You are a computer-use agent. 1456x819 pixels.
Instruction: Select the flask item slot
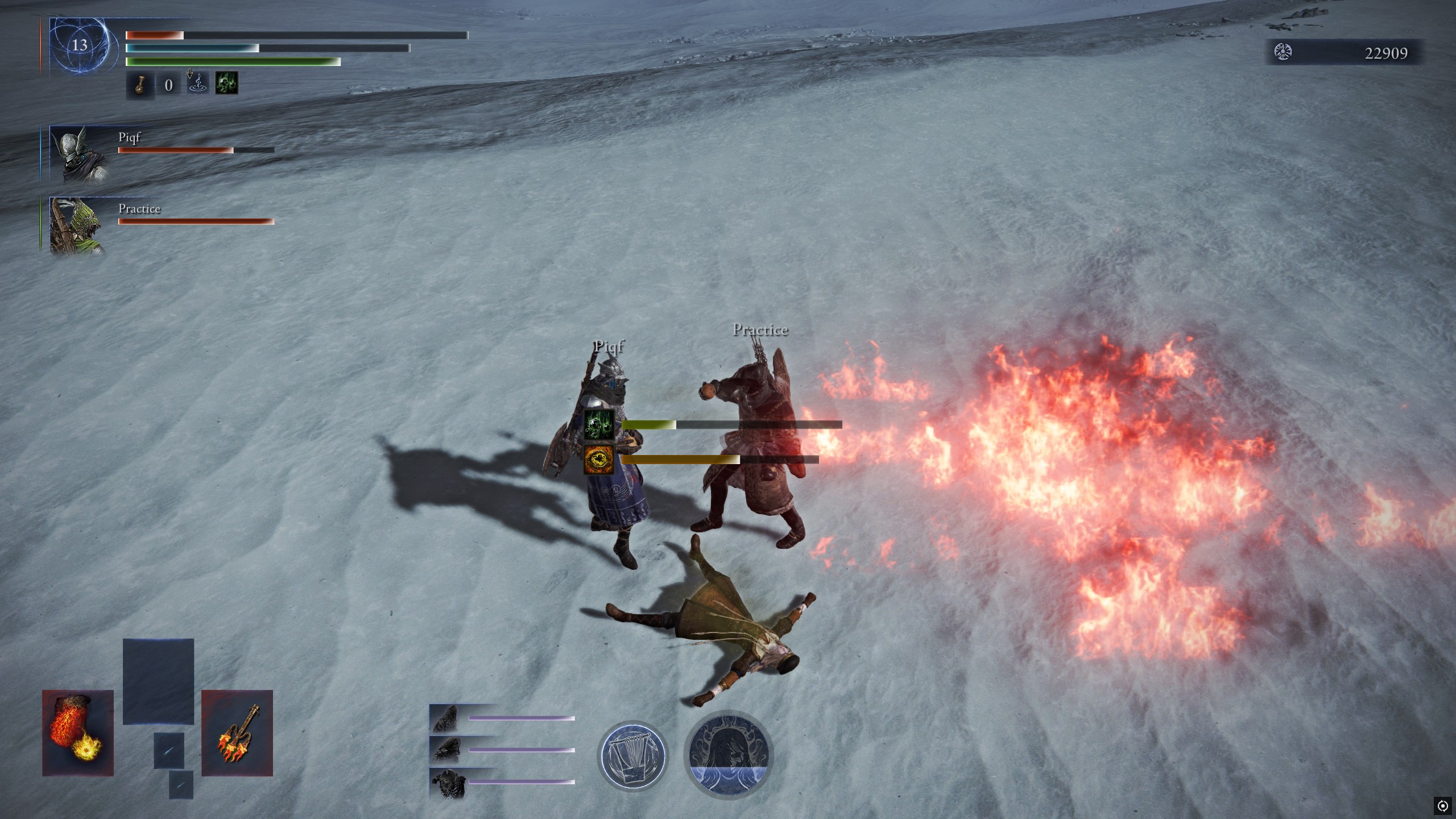pos(140,85)
